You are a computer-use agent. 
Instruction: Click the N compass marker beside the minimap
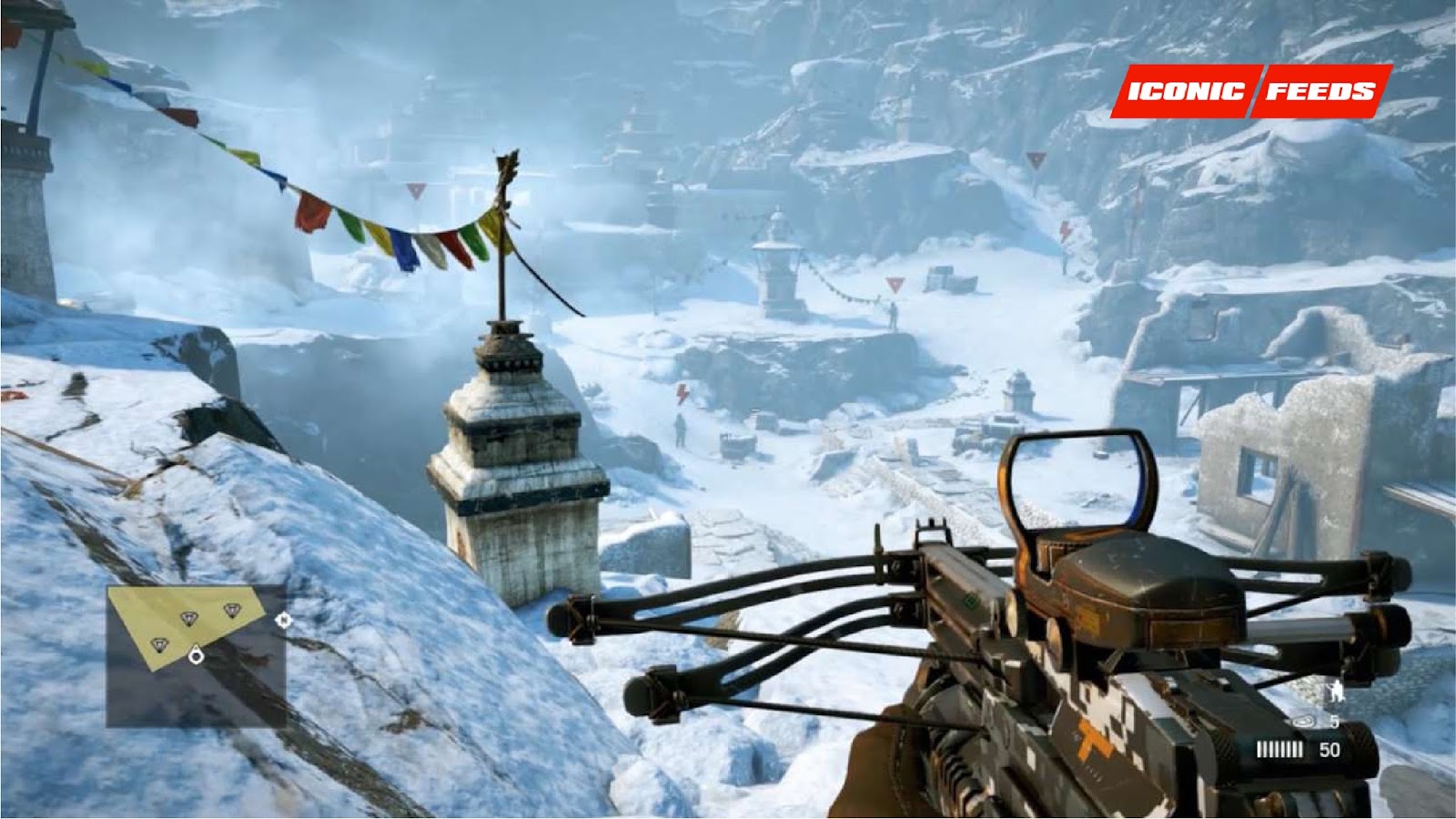282,621
